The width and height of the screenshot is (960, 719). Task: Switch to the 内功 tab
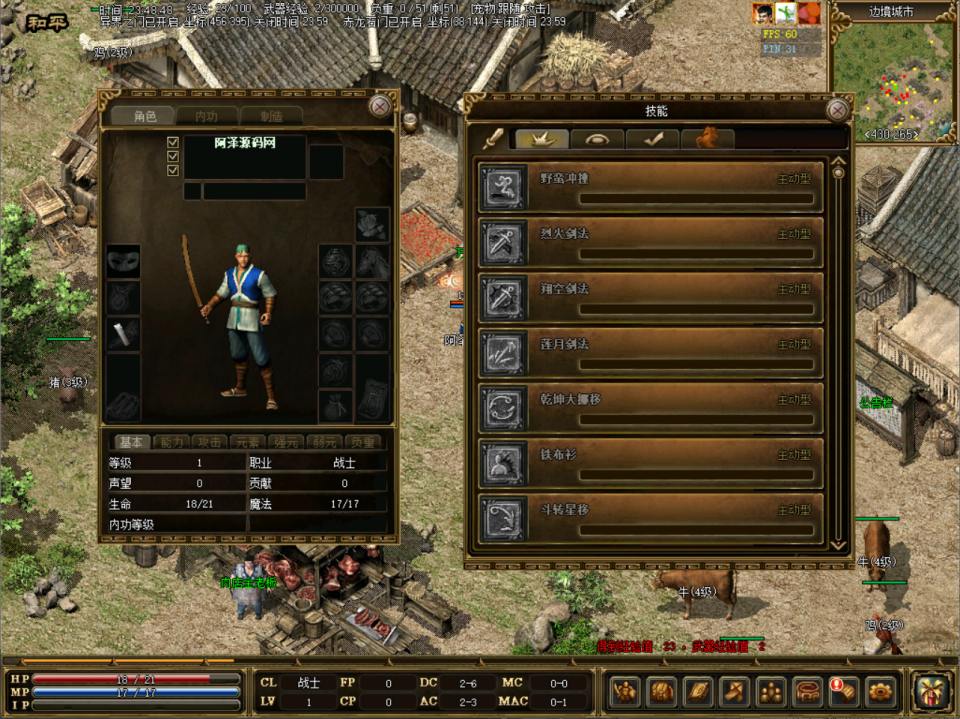point(205,117)
